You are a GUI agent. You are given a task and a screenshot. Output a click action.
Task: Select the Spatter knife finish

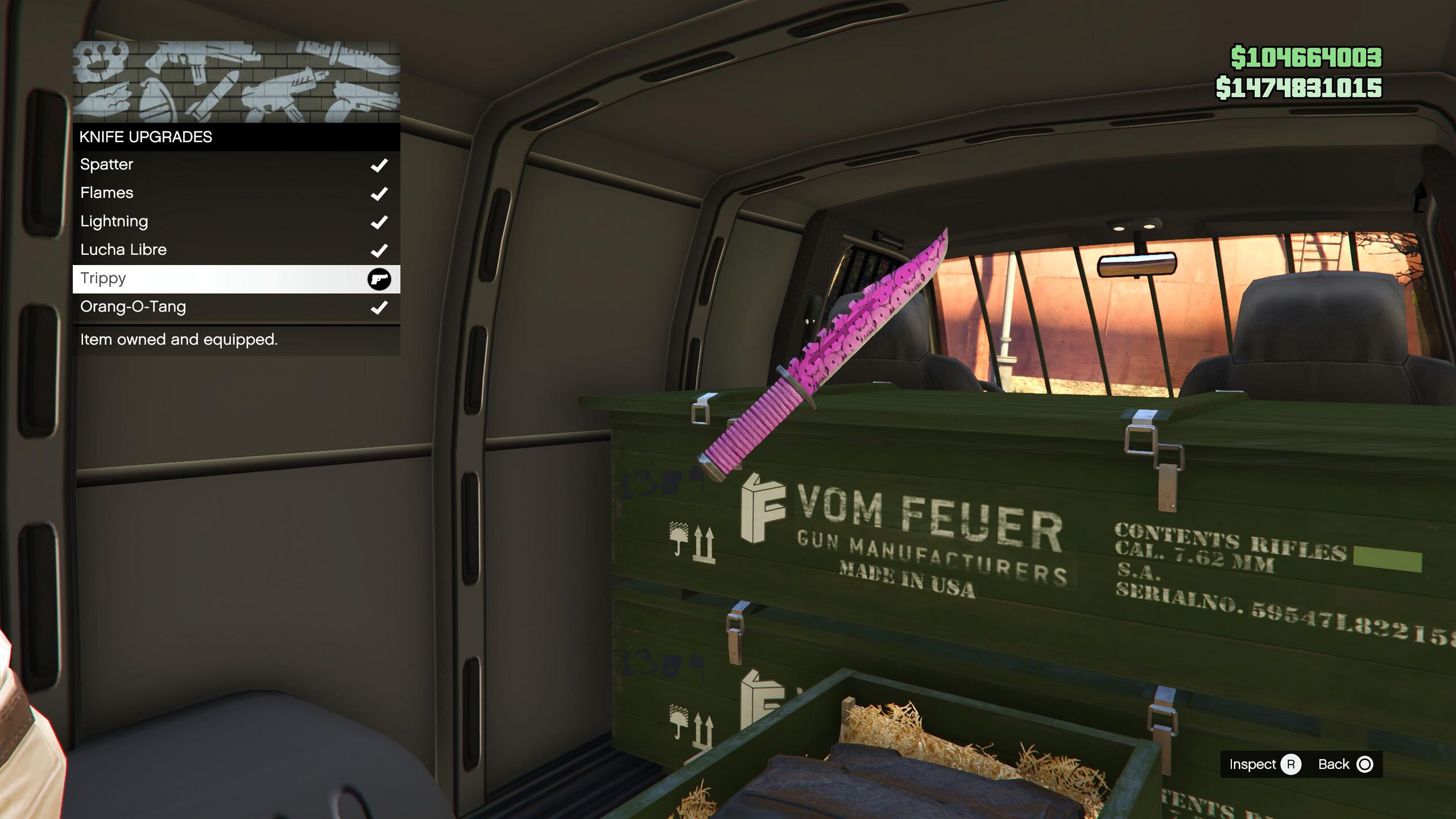(x=236, y=165)
